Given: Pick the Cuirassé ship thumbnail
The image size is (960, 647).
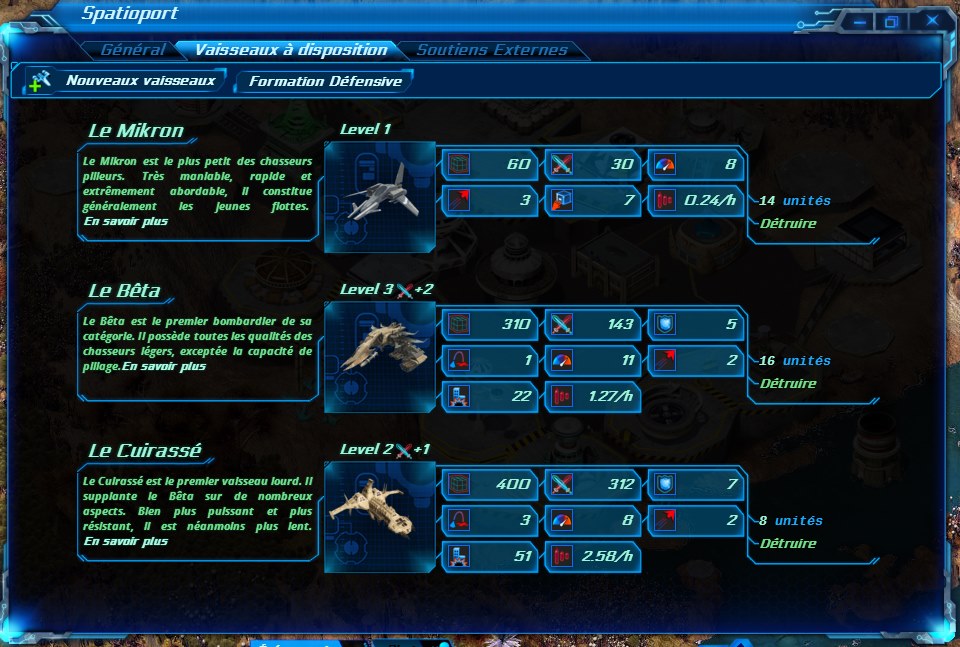Looking at the screenshot, I should coord(380,516).
